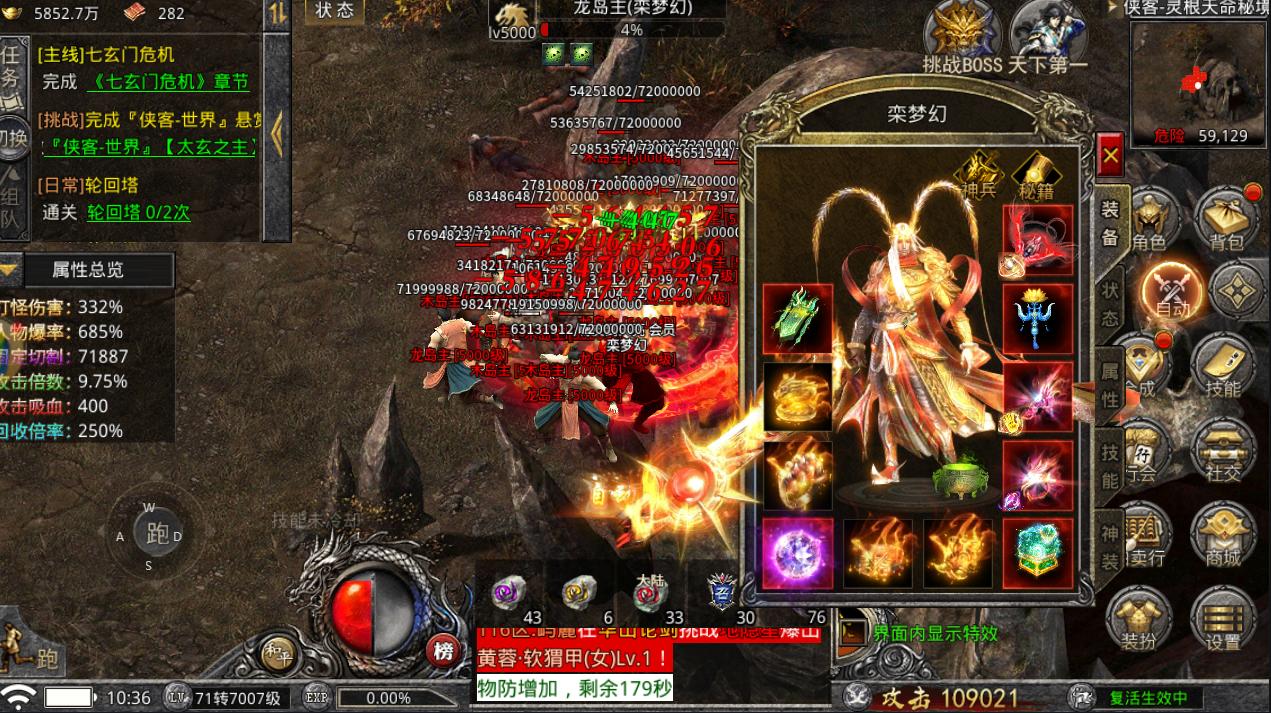Switch to the 状态 side tab
The height and width of the screenshot is (713, 1271).
(1110, 304)
